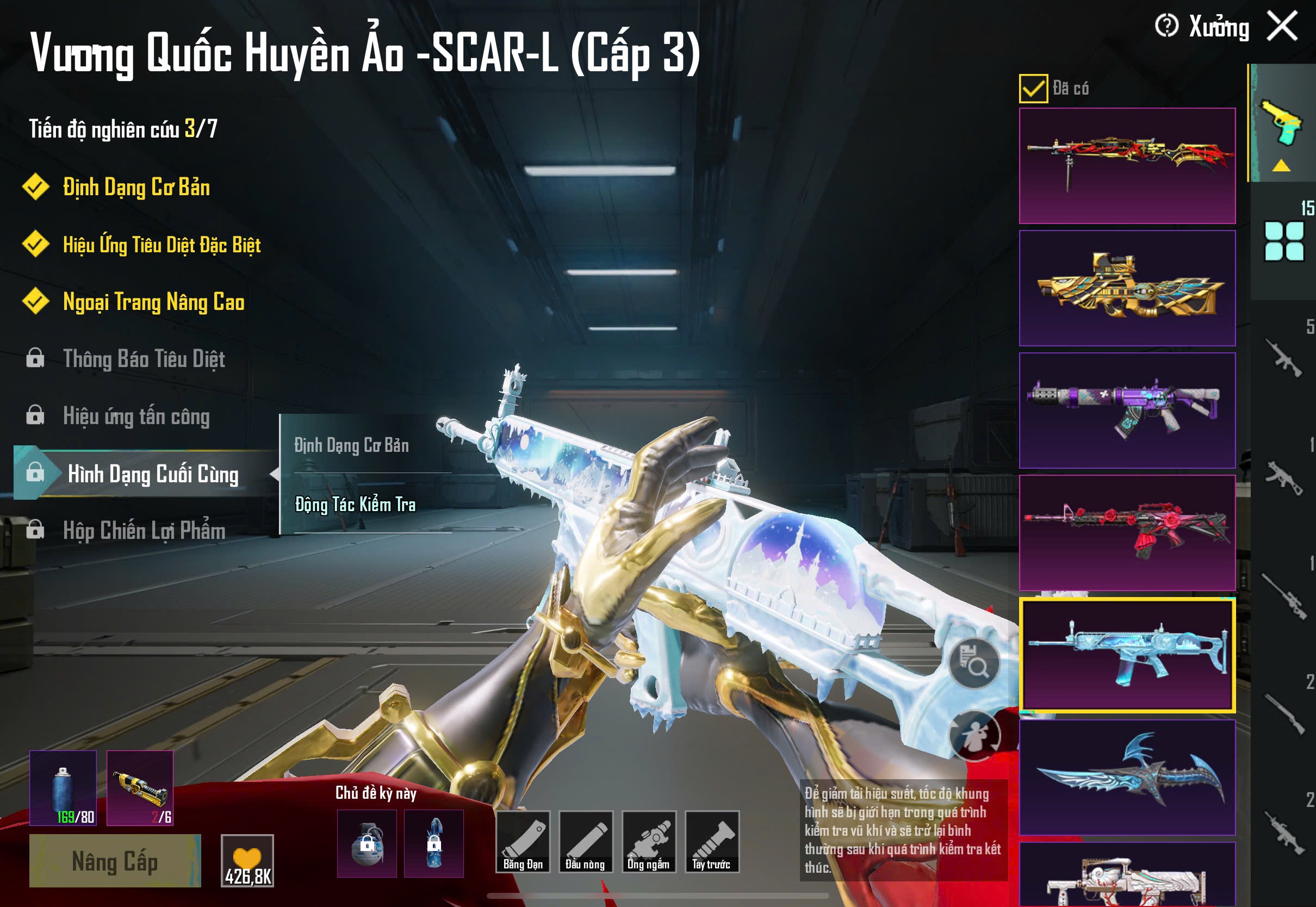Open the Xưởng help question mark
Screen dimensions: 1316x907
click(x=1166, y=26)
